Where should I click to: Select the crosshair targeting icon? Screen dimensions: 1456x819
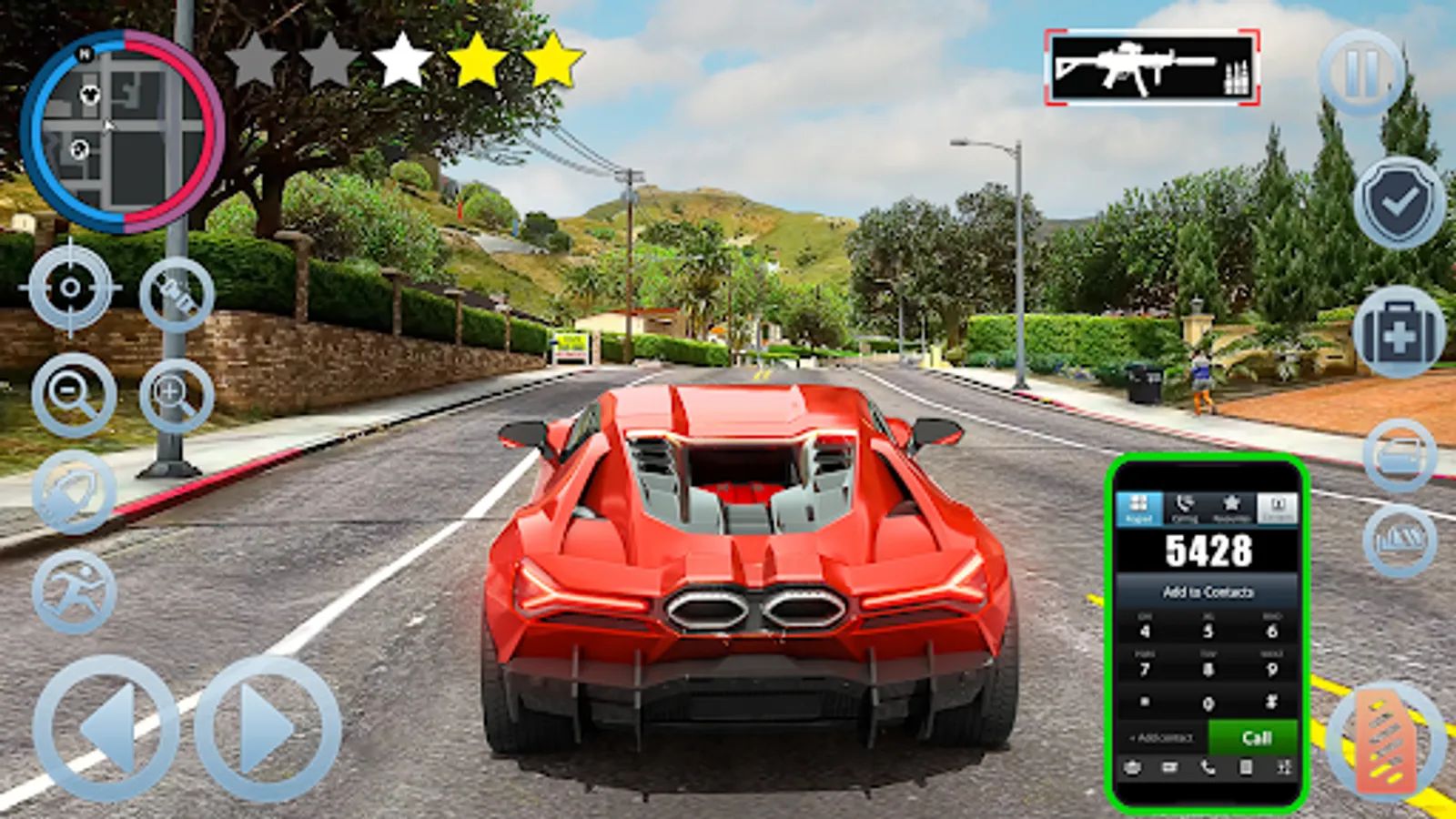(68, 287)
